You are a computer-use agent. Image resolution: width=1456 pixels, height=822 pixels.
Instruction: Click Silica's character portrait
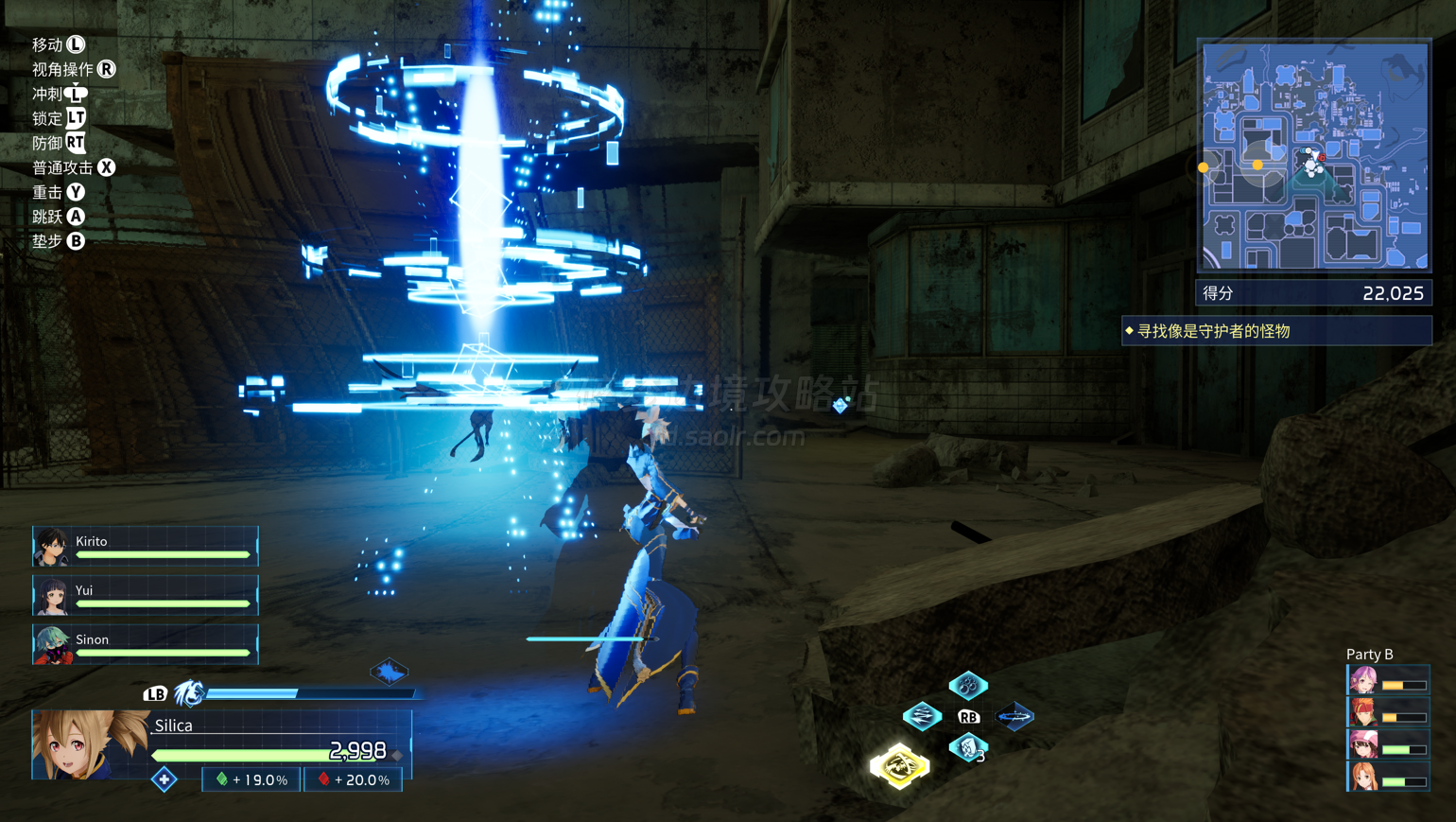point(90,745)
